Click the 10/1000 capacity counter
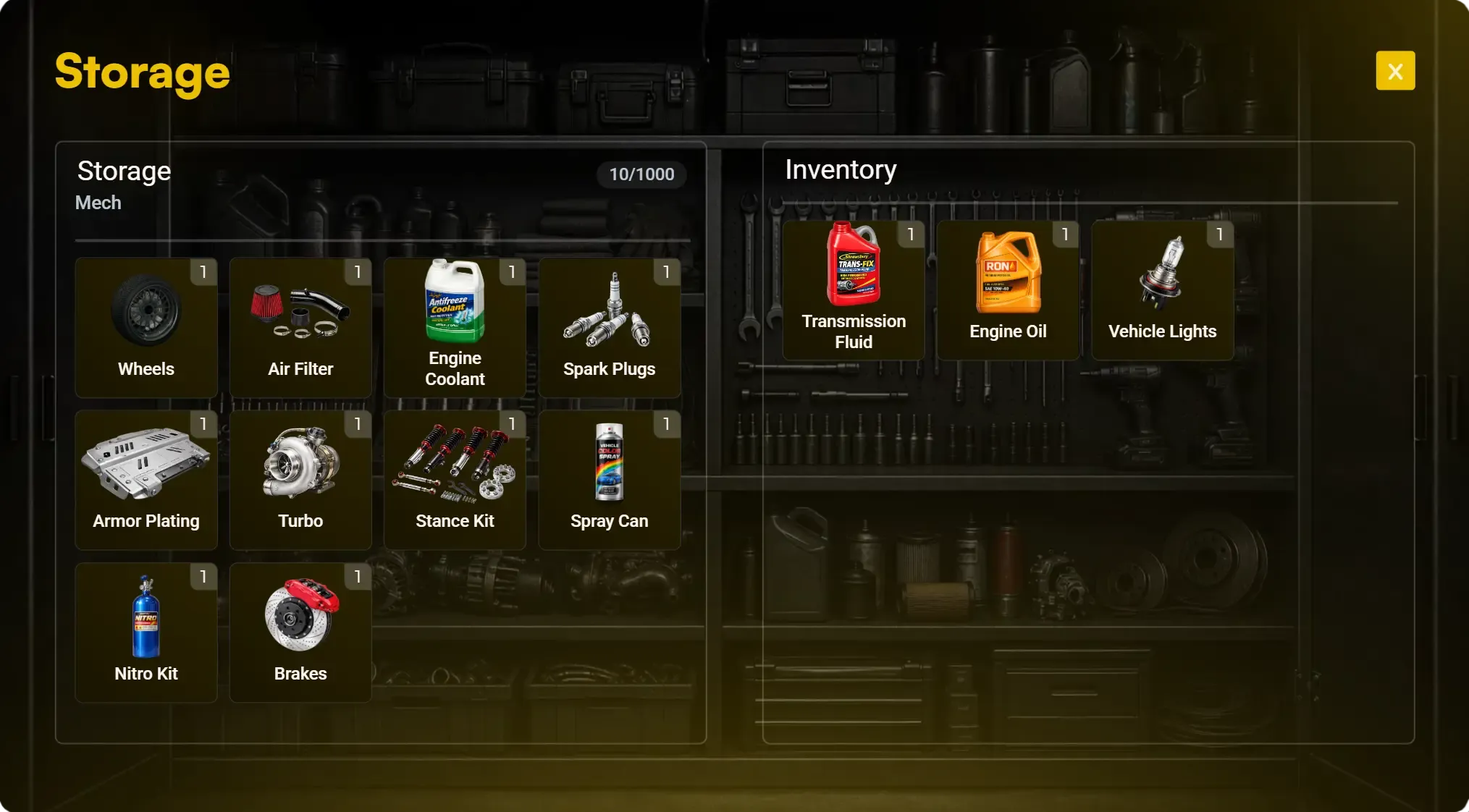Viewport: 1469px width, 812px height. click(640, 174)
